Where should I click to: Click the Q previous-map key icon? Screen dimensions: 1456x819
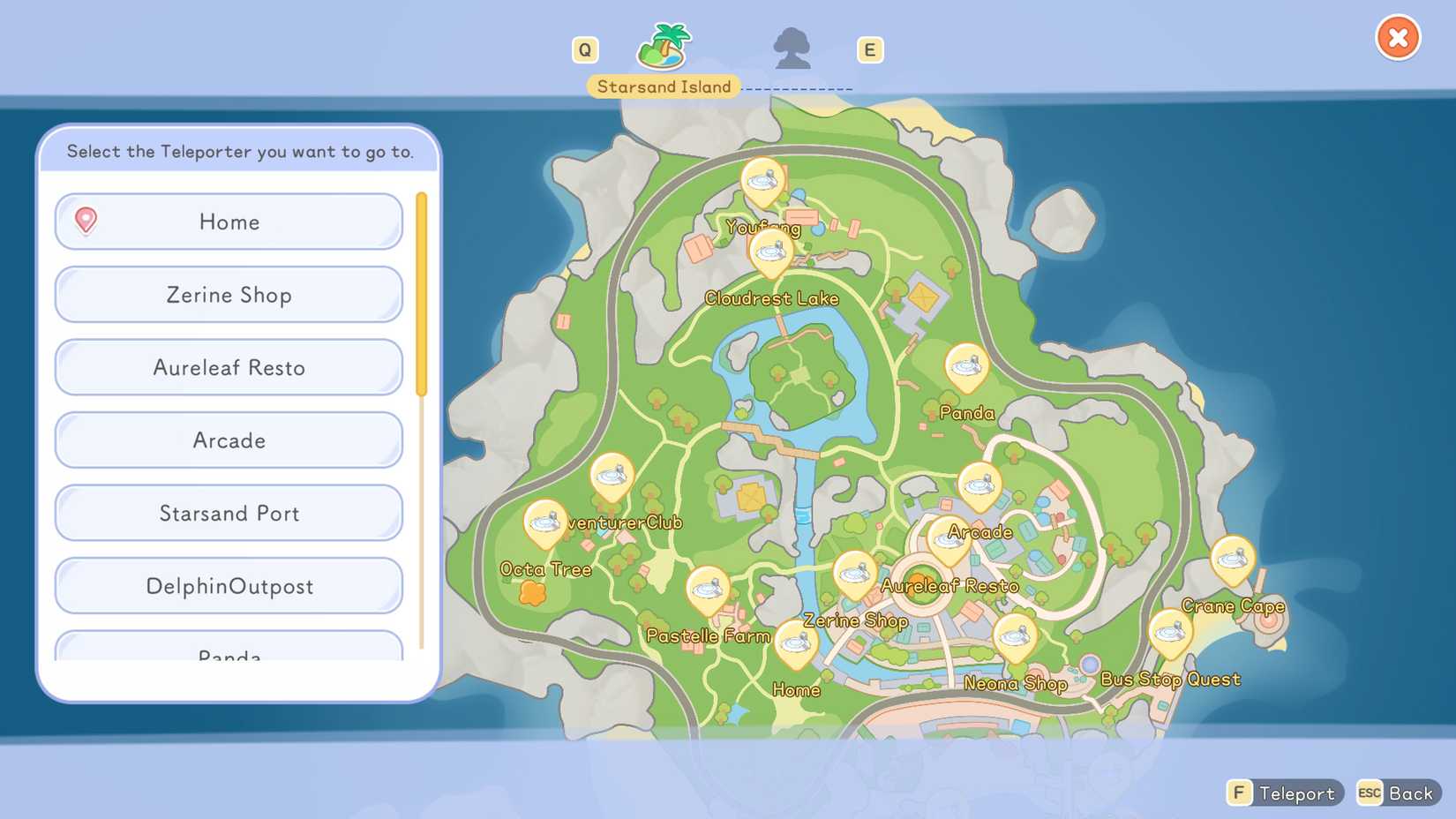click(585, 49)
